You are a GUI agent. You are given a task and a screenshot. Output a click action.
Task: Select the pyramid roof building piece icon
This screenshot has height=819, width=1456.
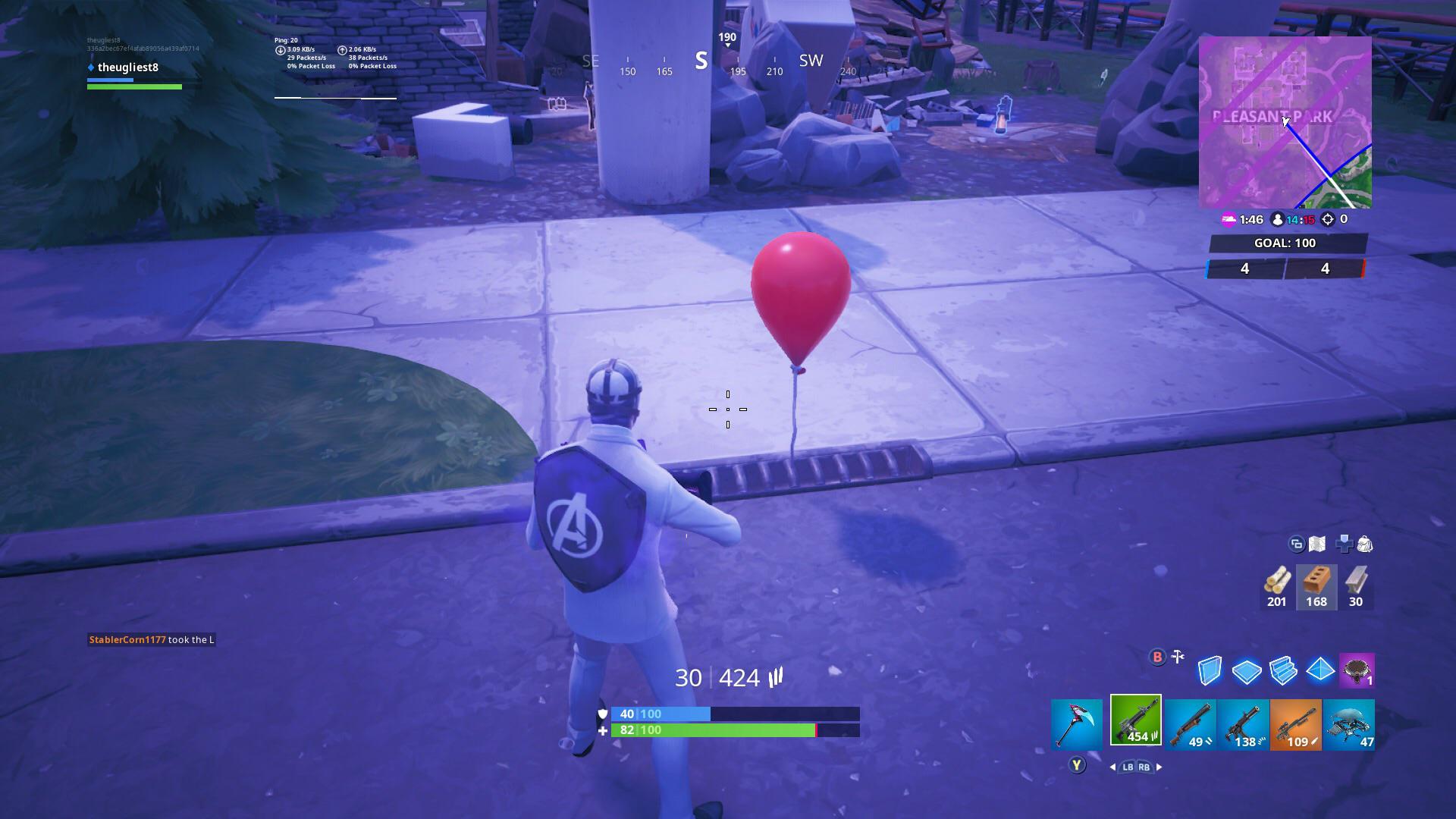click(1322, 670)
